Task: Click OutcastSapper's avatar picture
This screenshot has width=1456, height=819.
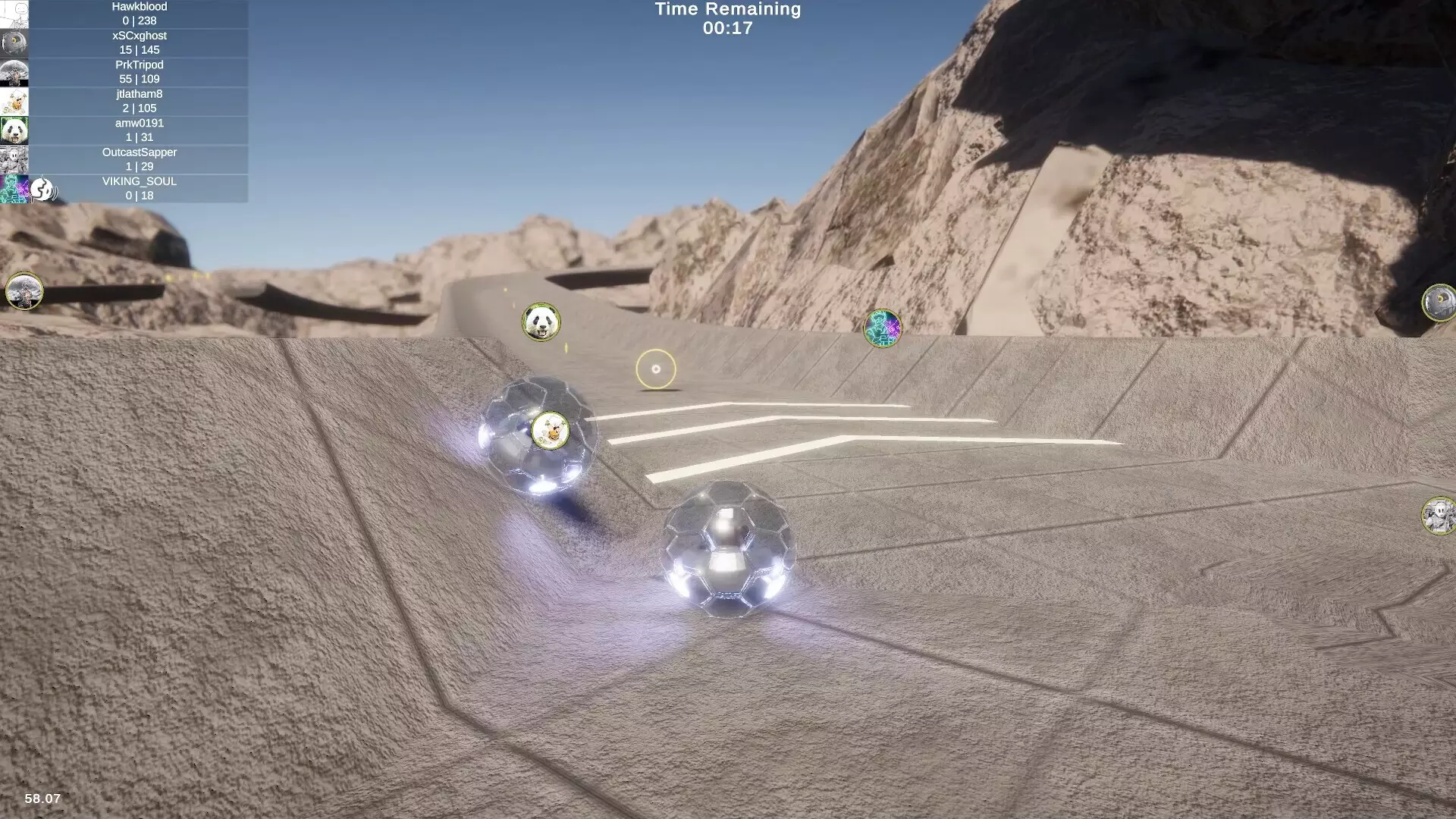Action: click(x=14, y=158)
